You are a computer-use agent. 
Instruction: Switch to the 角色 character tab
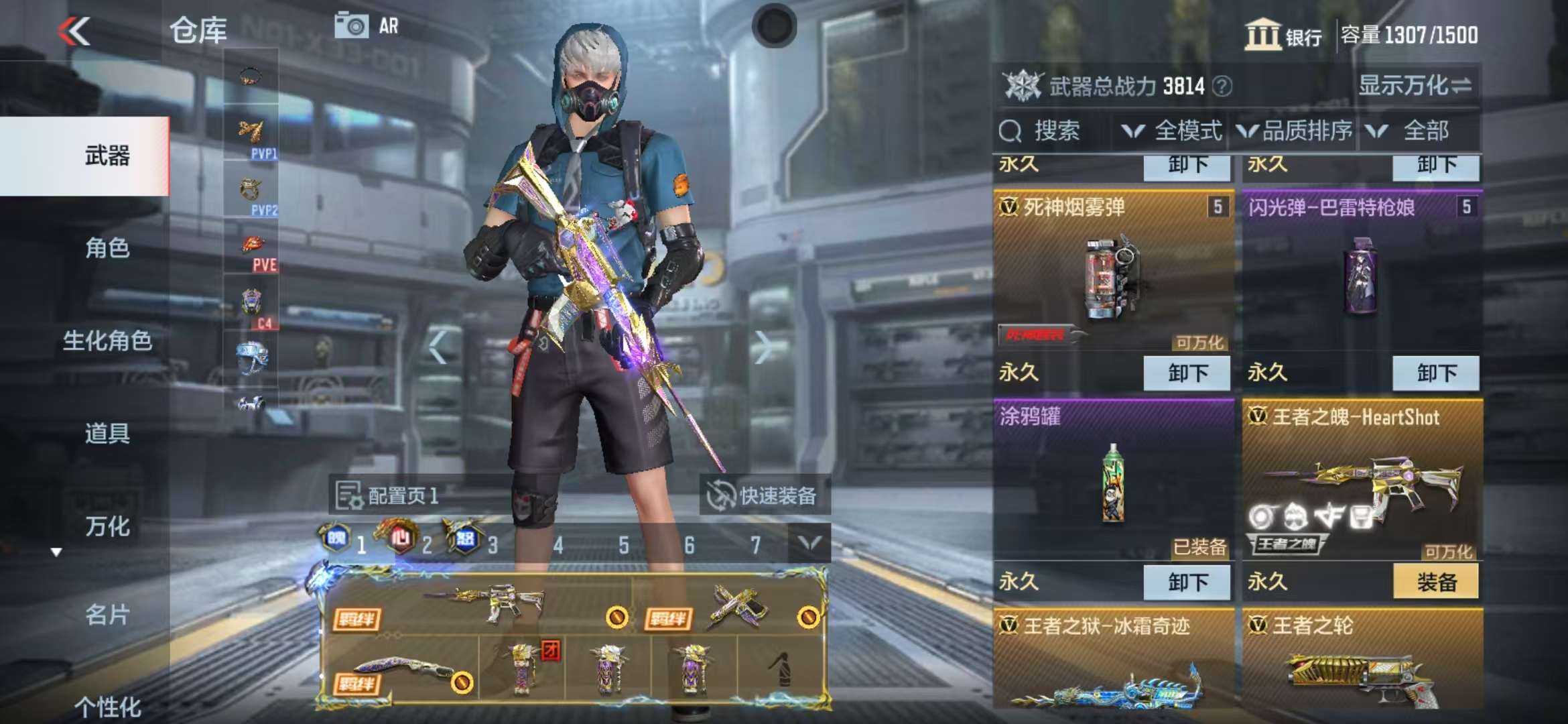coord(107,249)
